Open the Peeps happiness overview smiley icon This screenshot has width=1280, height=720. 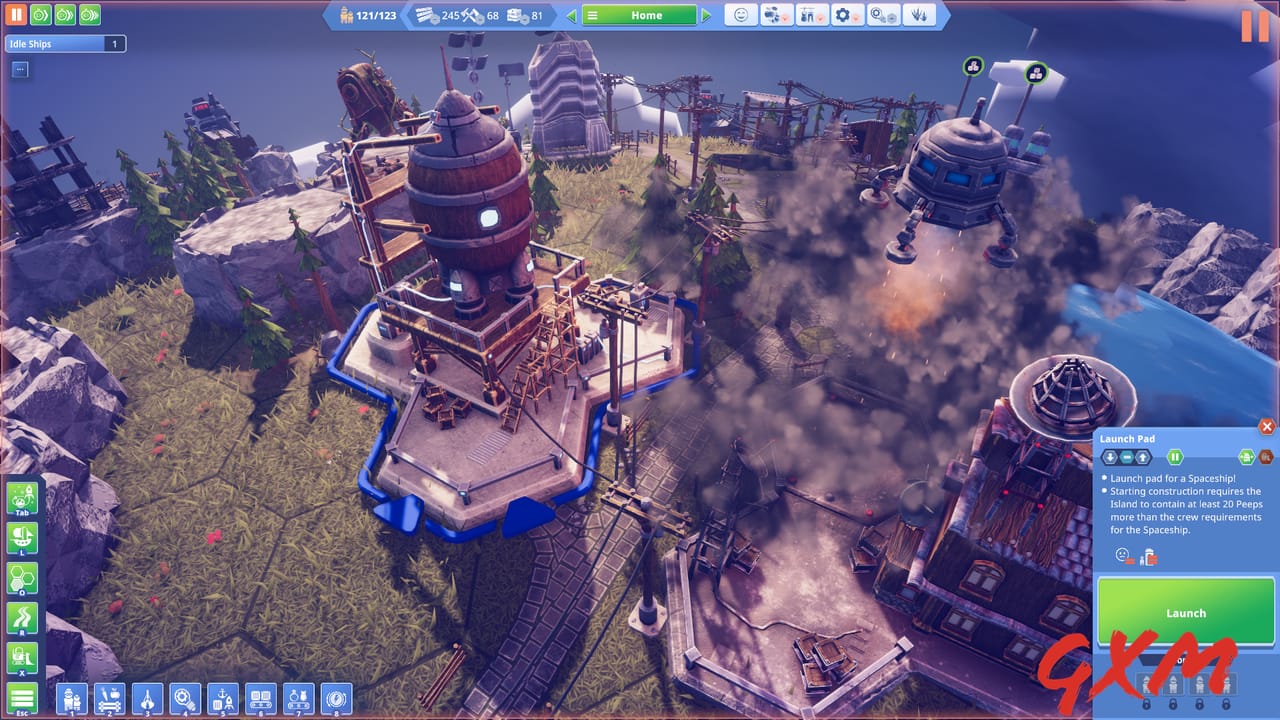coord(741,15)
